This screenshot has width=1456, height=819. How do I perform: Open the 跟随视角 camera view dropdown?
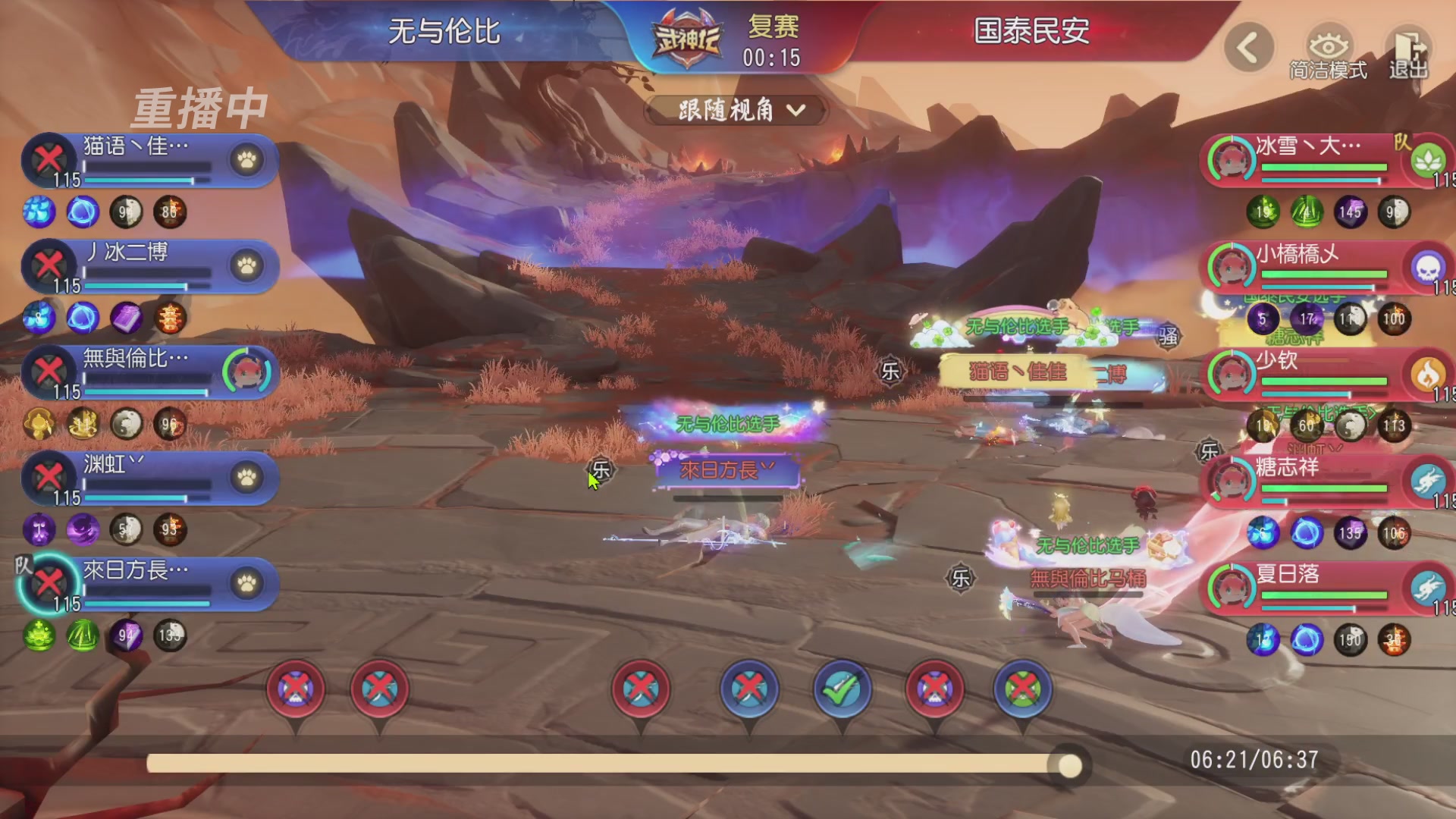[x=733, y=111]
